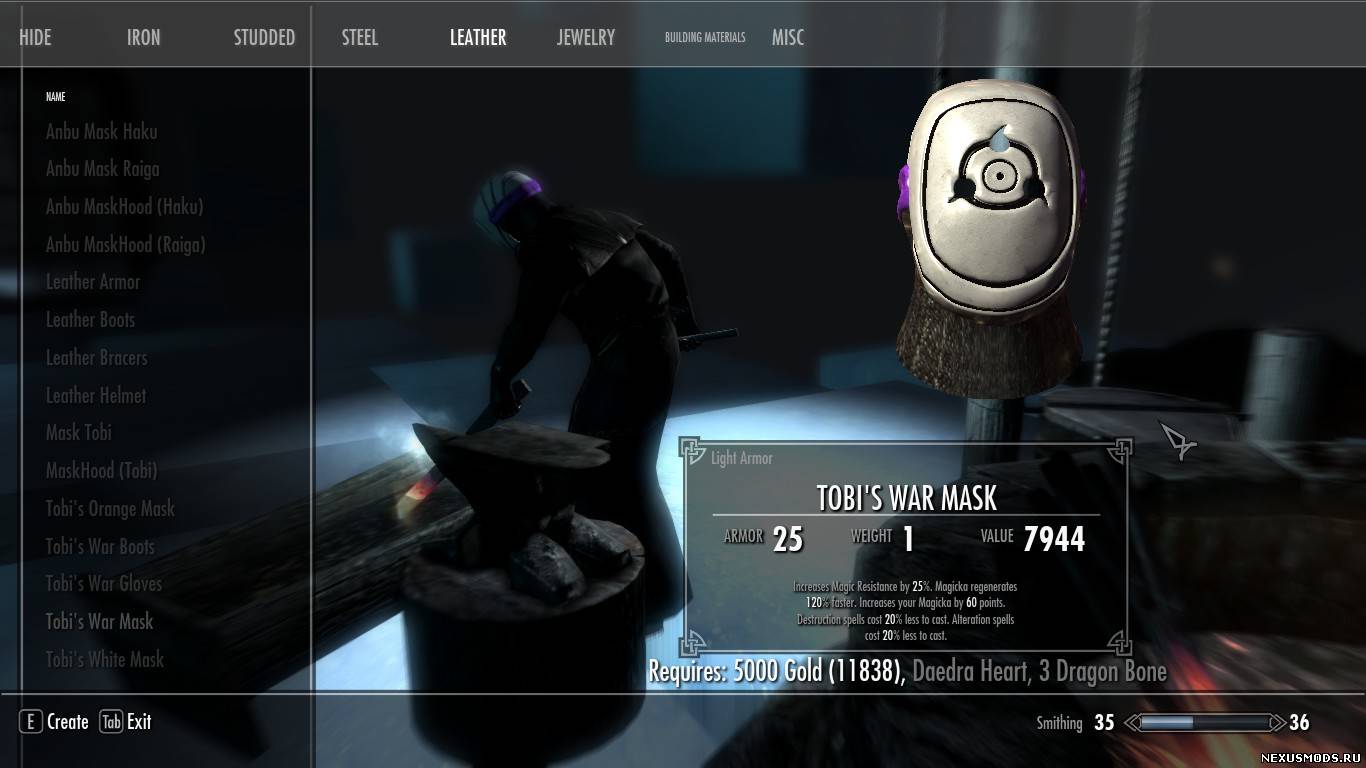
Task: Show the Steel crafting list
Action: coord(360,38)
